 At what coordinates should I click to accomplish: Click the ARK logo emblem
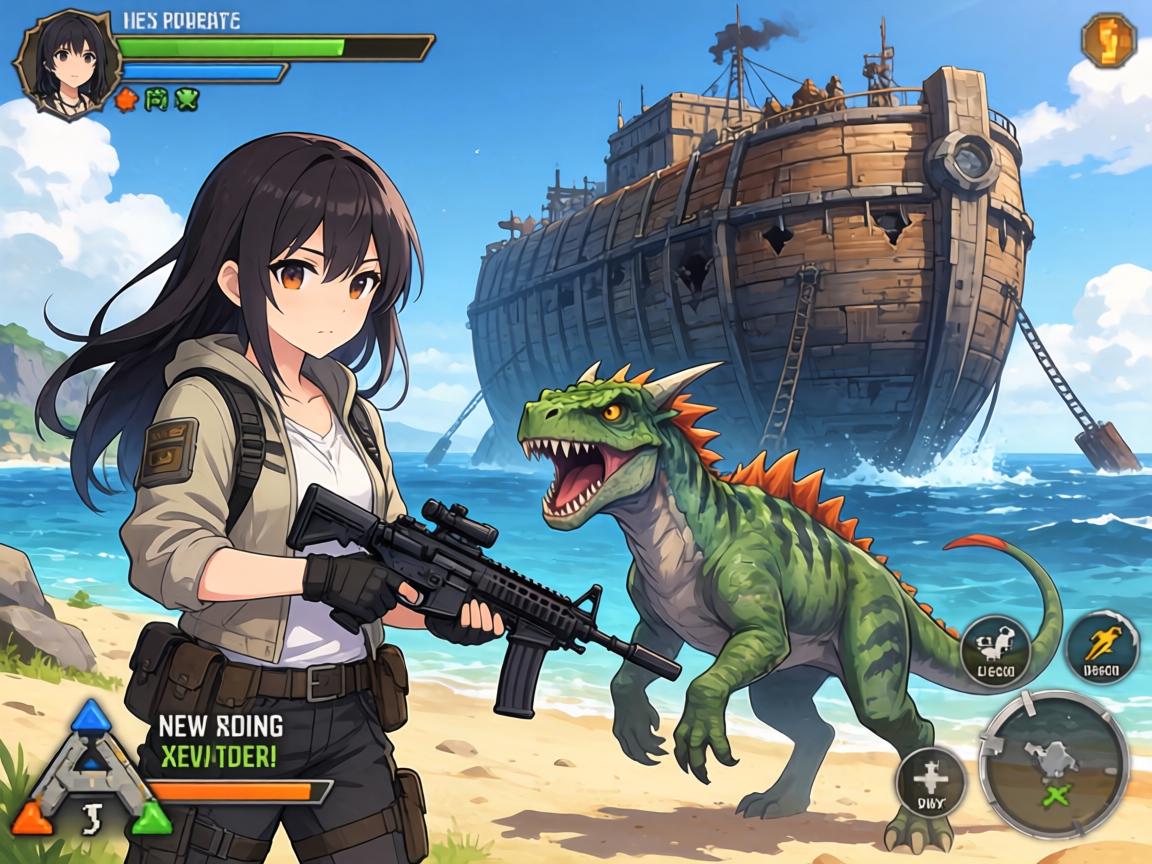point(90,772)
